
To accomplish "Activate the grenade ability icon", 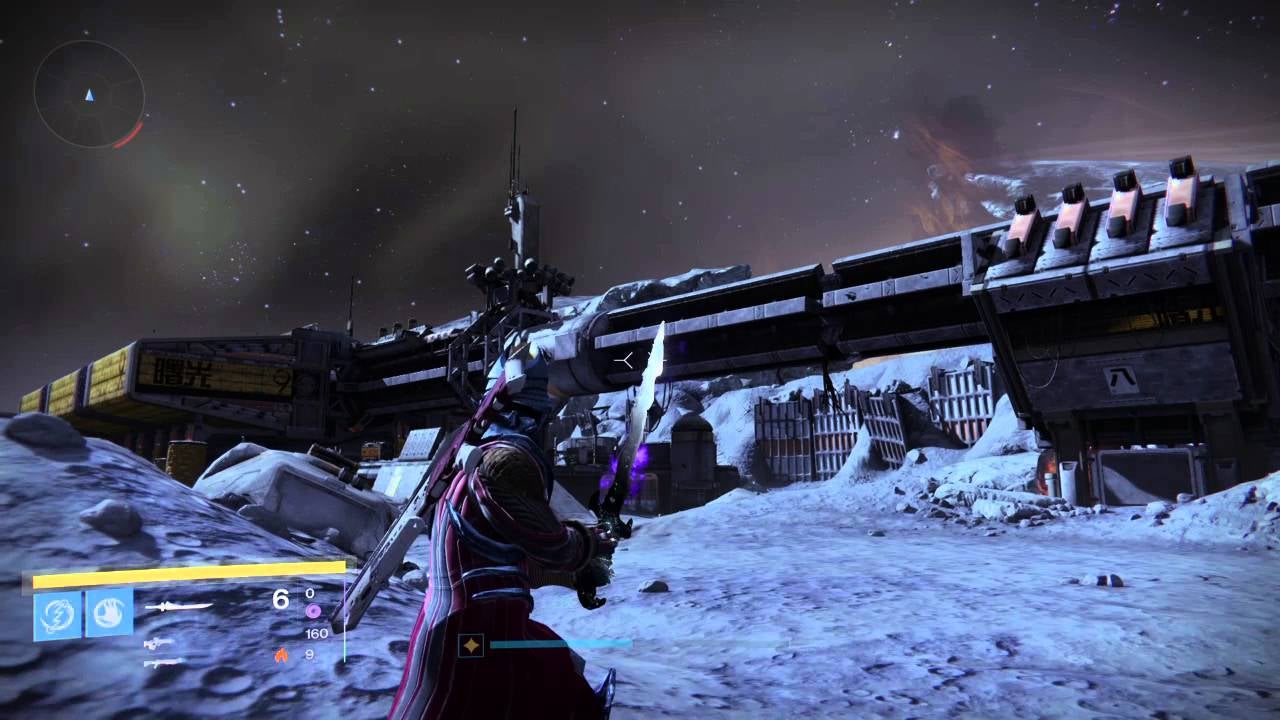I will 58,614.
